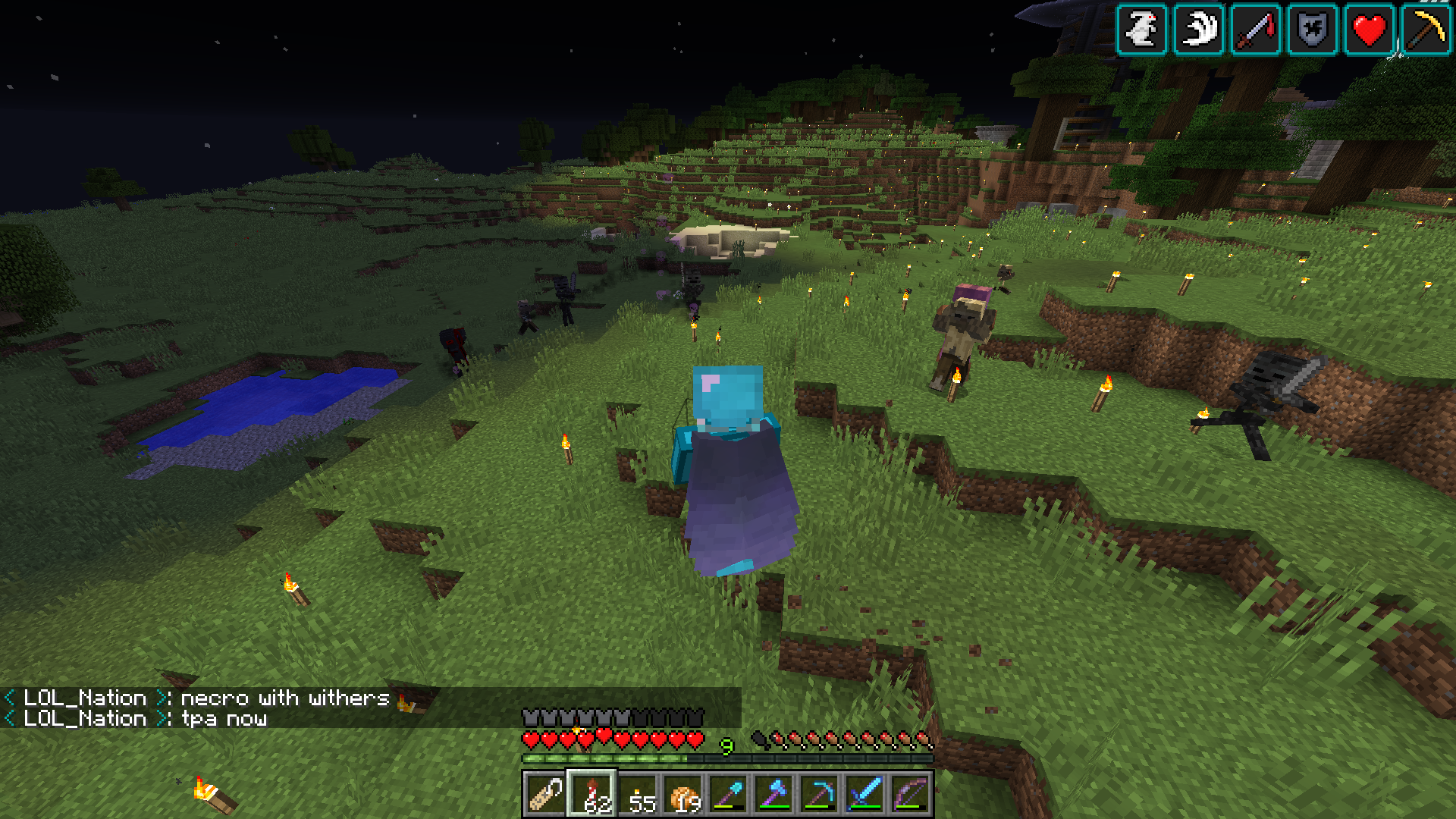Select the stack of 55 torches

(635, 796)
